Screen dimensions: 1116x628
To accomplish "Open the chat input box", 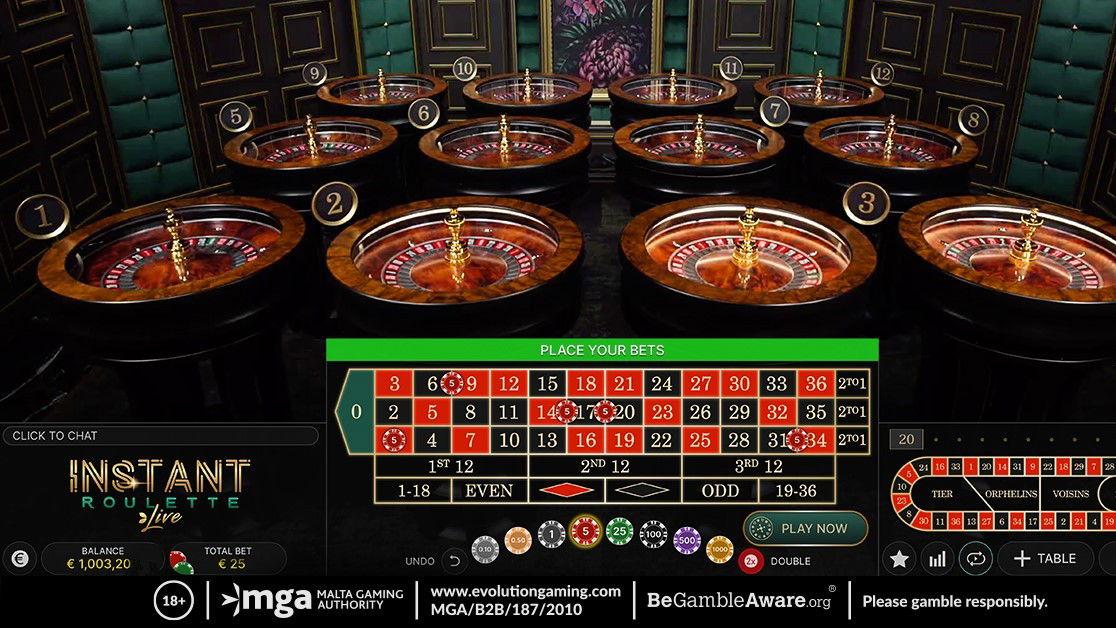I will click(x=160, y=436).
